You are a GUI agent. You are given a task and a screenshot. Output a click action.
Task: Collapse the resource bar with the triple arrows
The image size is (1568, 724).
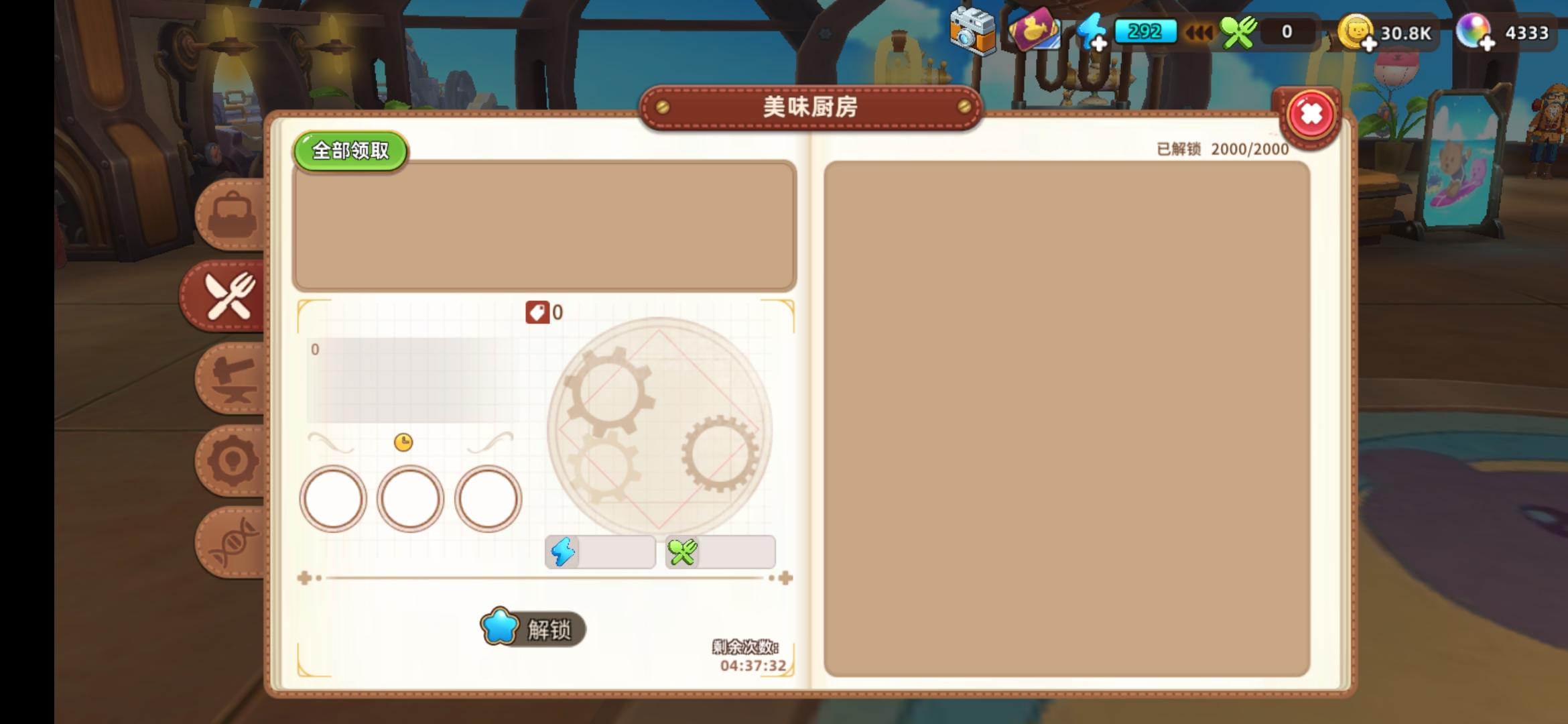tap(1200, 31)
